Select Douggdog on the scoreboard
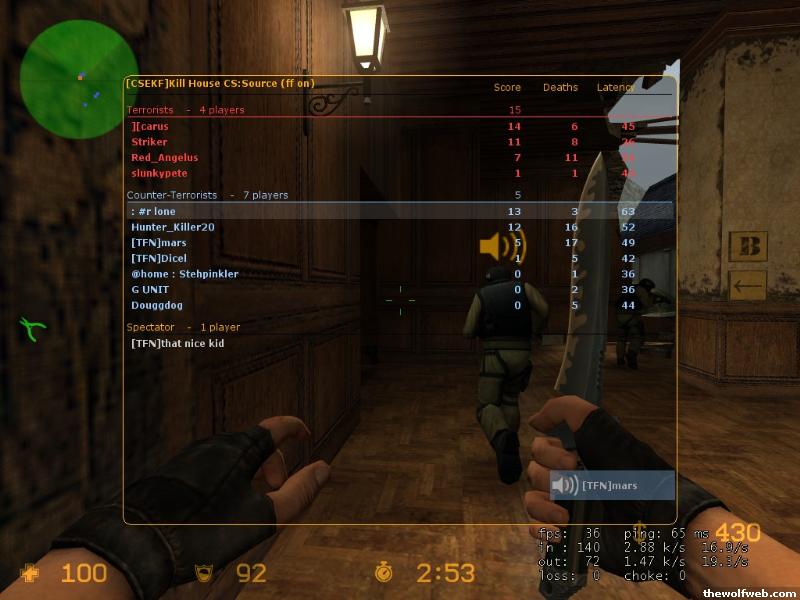The image size is (800, 600). (x=156, y=305)
